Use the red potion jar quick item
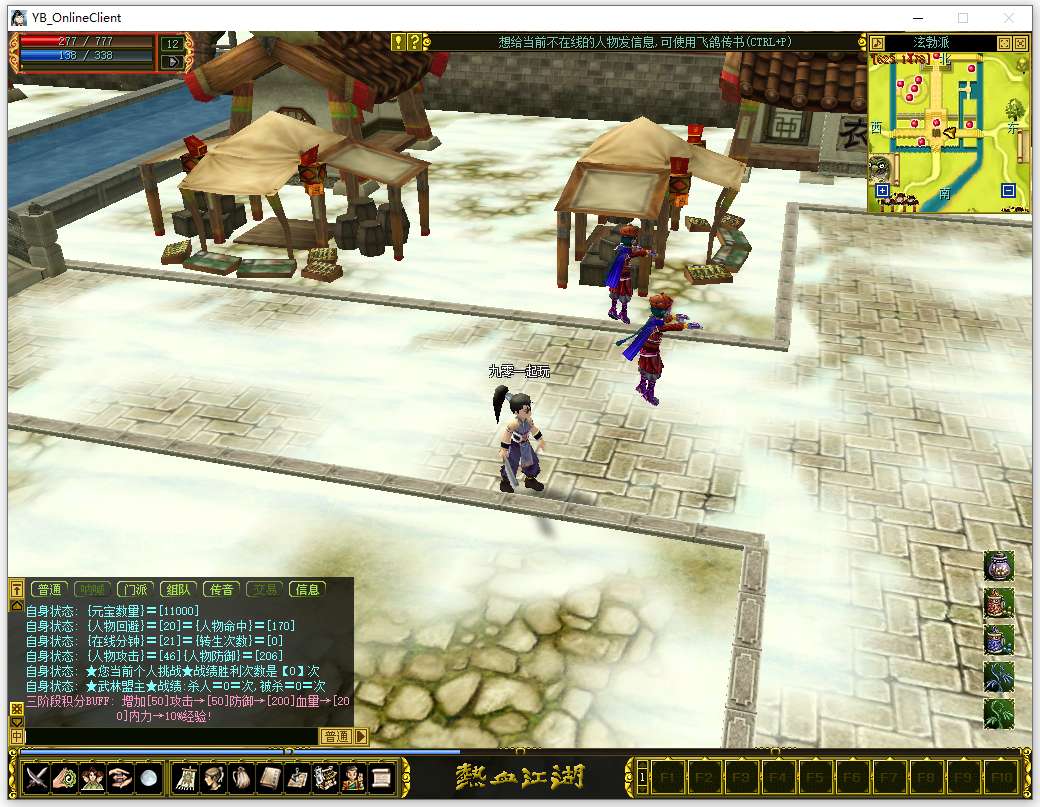 tap(998, 603)
